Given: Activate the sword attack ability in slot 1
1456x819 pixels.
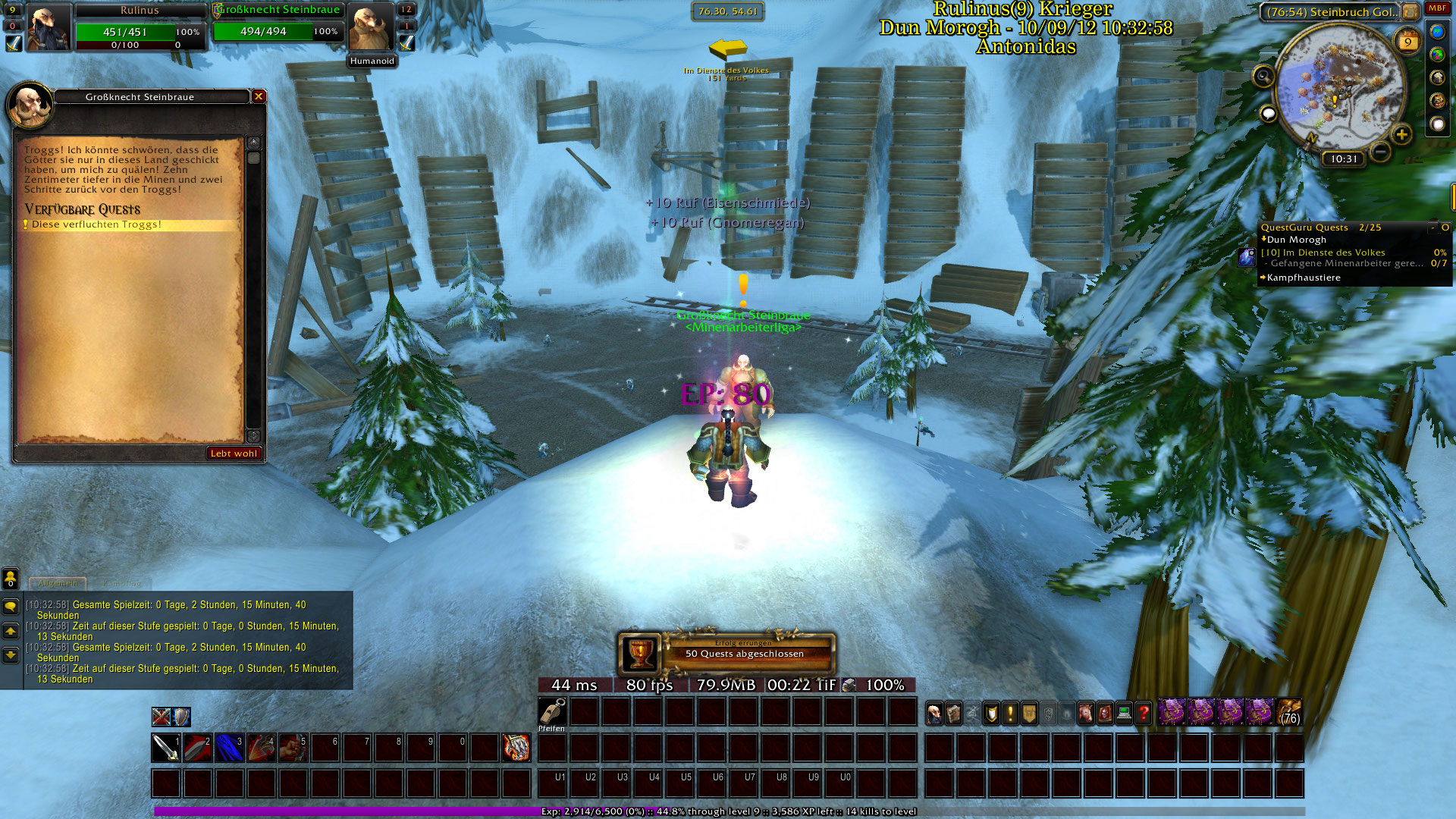Looking at the screenshot, I should click(166, 748).
